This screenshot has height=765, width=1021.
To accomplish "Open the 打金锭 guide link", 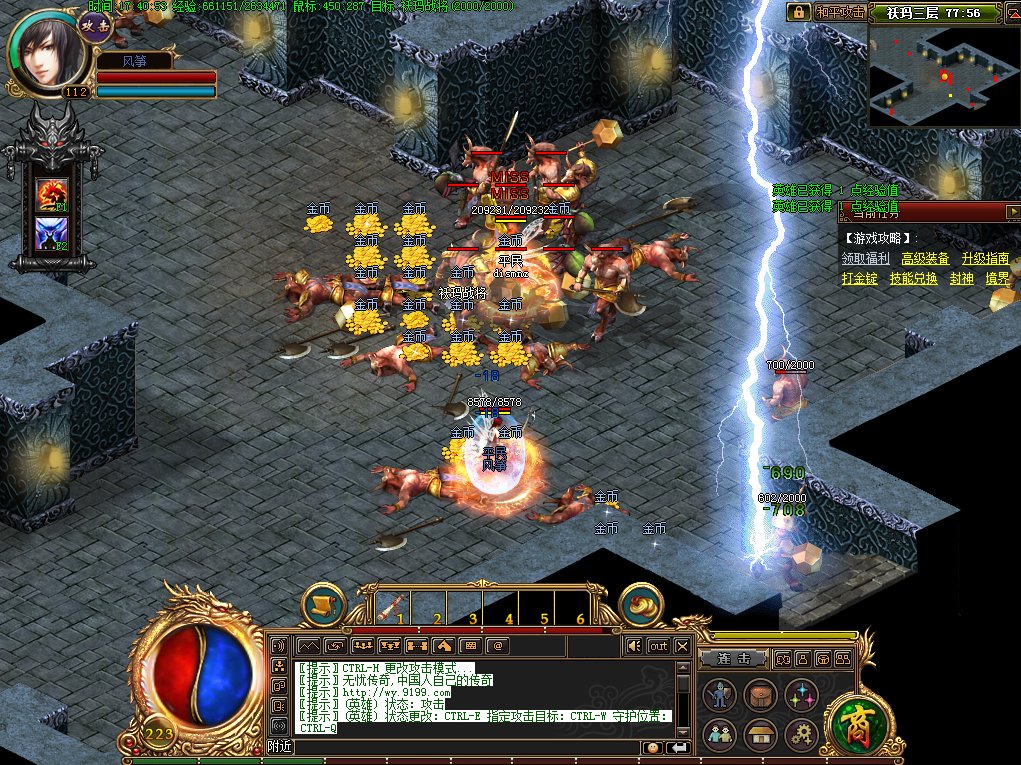I will pos(859,279).
